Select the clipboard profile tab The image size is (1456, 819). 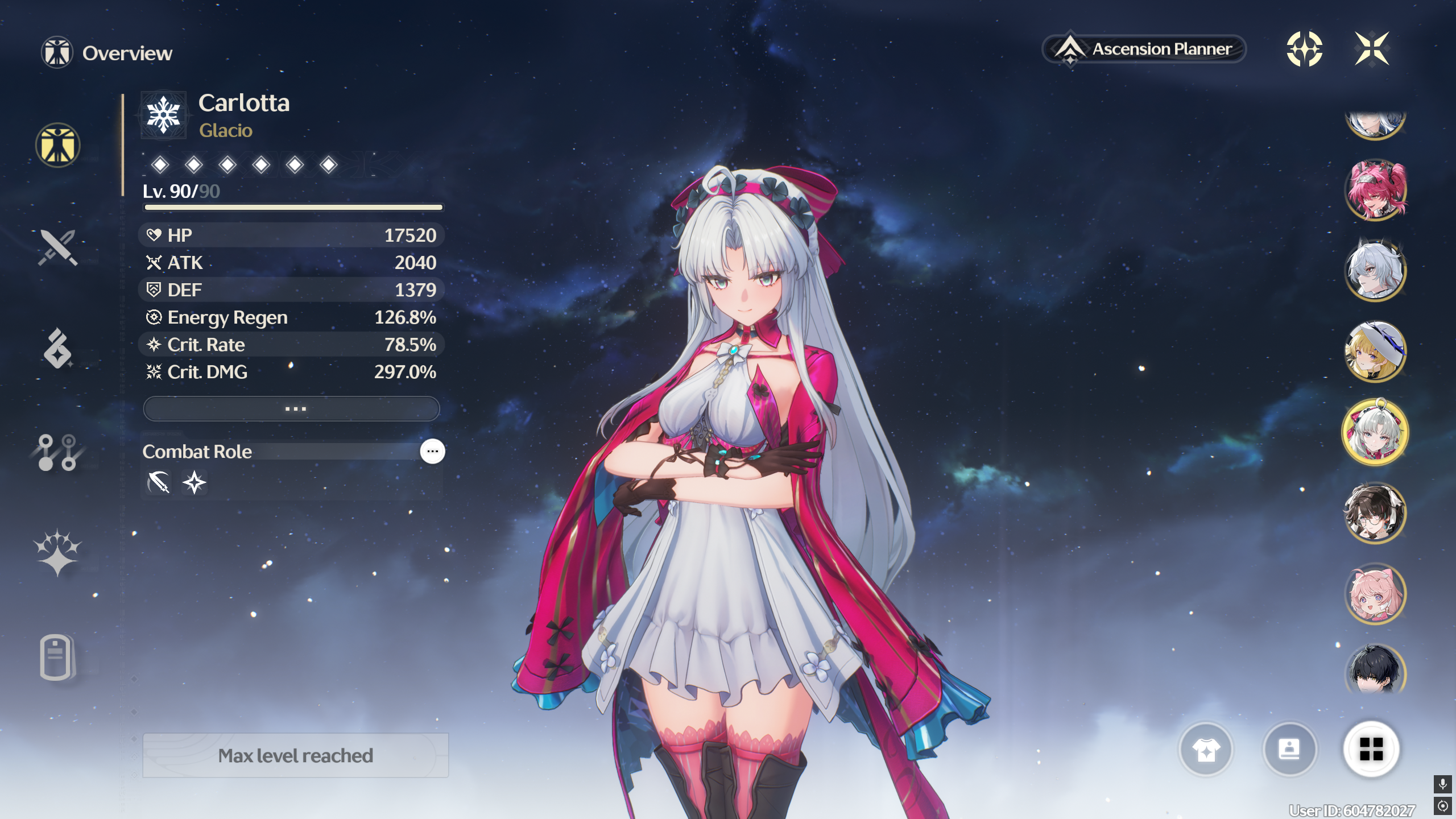click(x=56, y=657)
